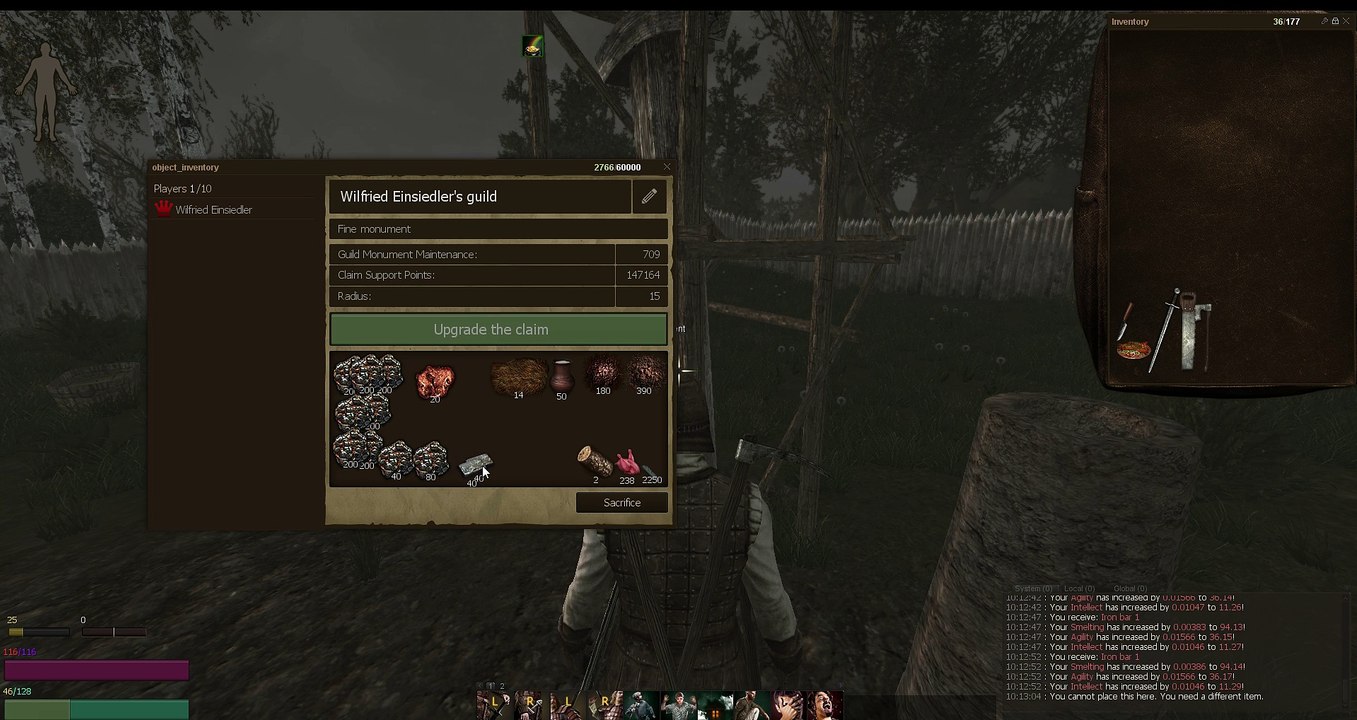Select Wilfried Einsiedler in the players list
1357x720 pixels.
pyautogui.click(x=213, y=210)
